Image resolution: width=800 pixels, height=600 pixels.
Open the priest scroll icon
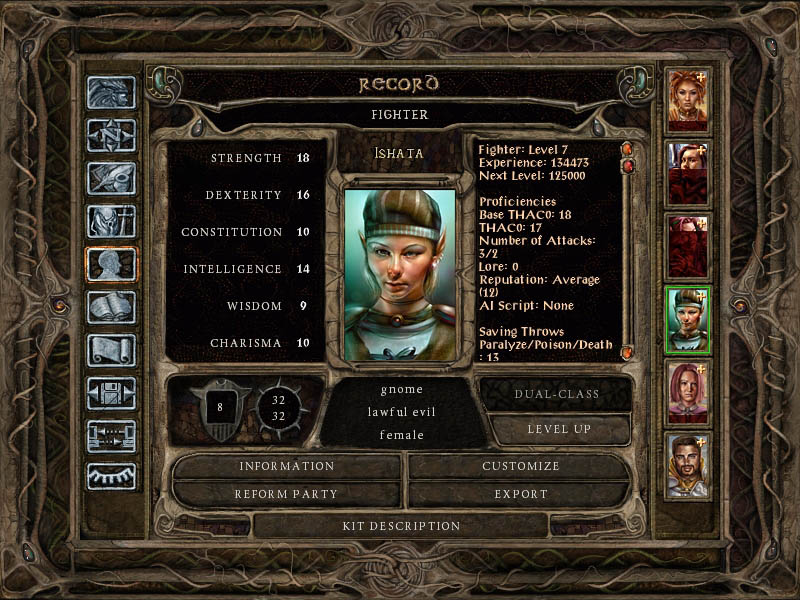111,350
